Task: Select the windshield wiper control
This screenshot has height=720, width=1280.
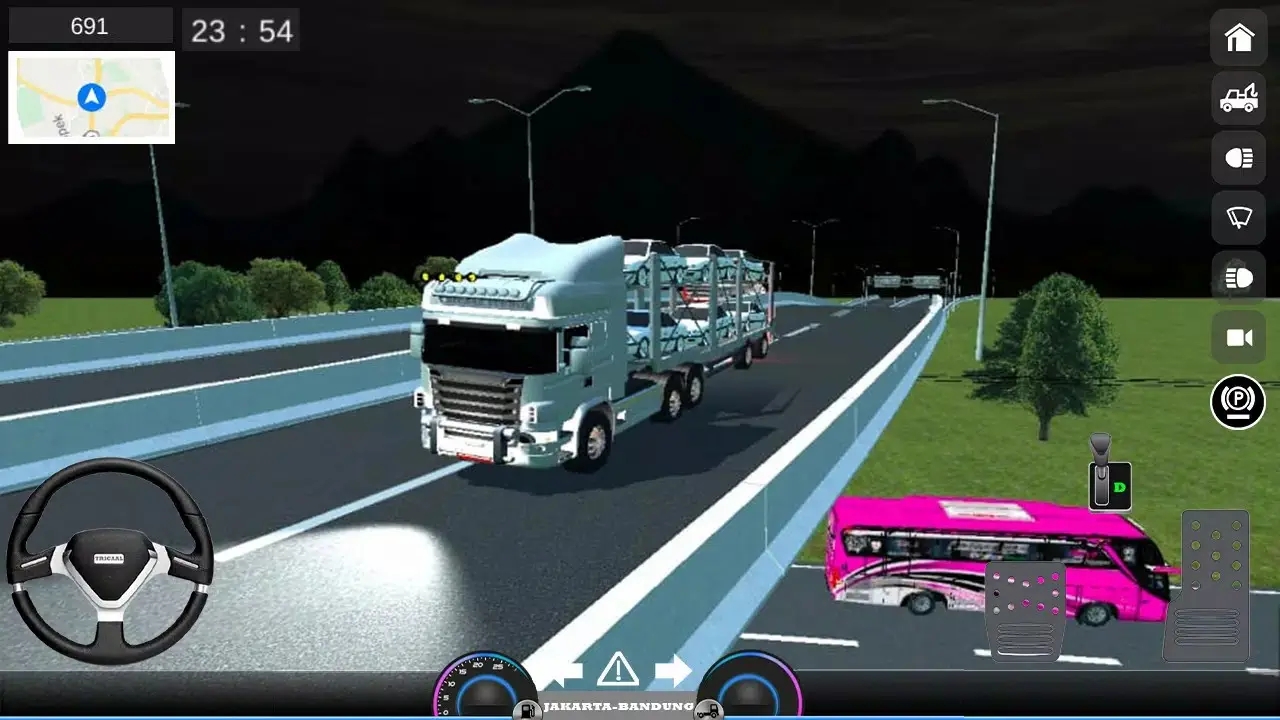Action: [x=1237, y=217]
